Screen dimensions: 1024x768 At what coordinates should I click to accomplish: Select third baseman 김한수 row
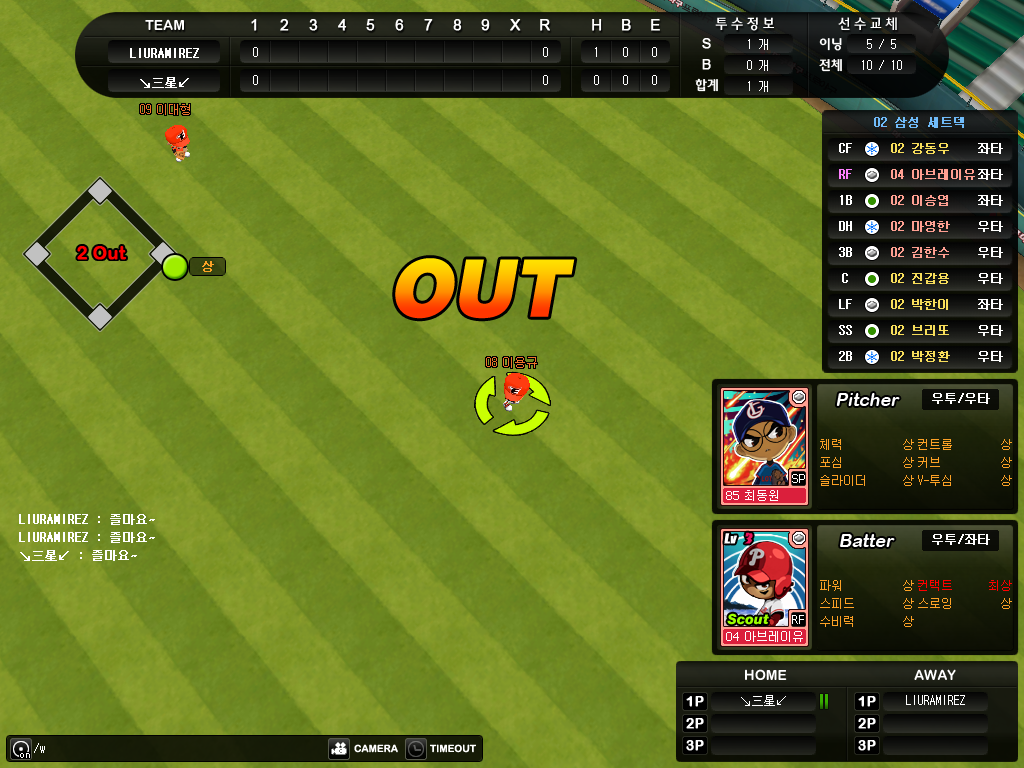[x=919, y=253]
